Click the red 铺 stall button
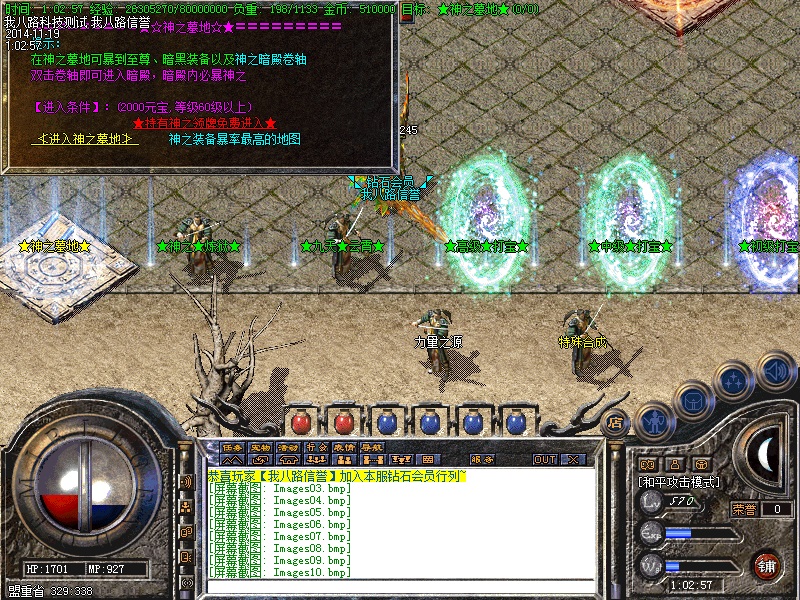The height and width of the screenshot is (600, 800). pyautogui.click(x=767, y=565)
